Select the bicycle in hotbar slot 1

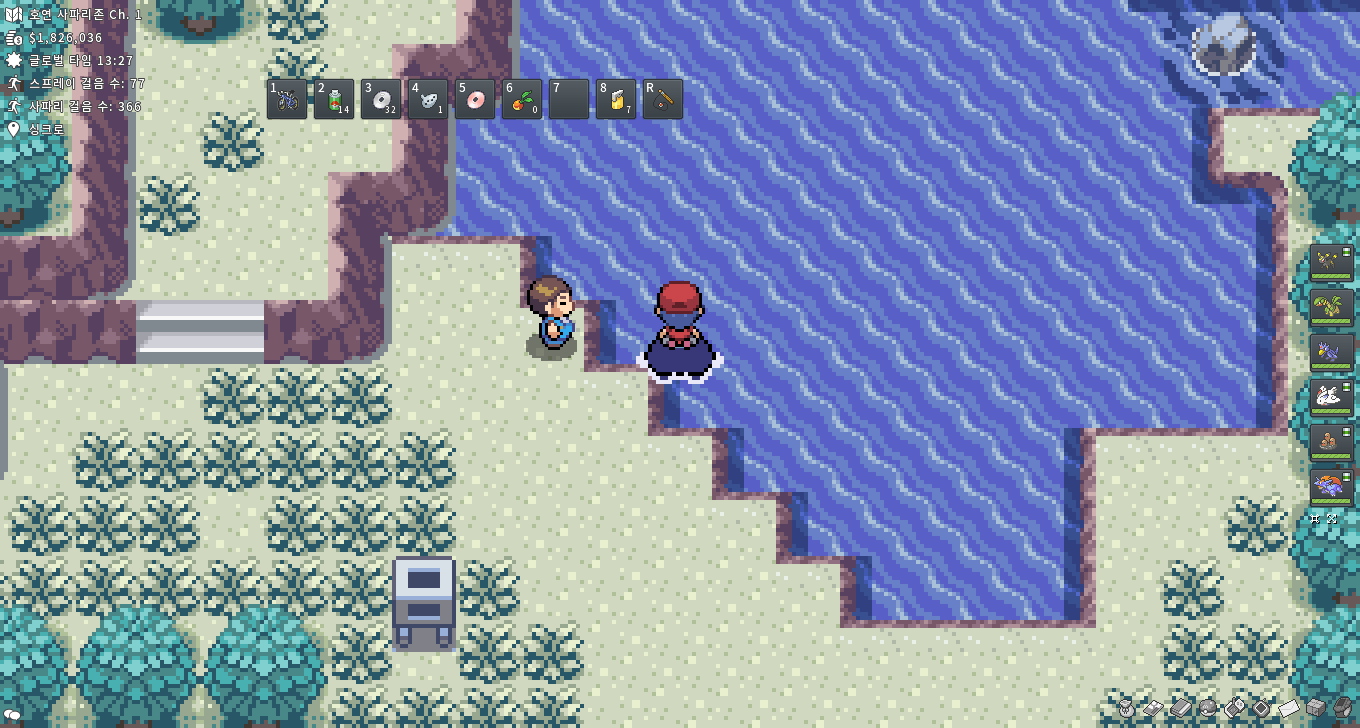287,99
